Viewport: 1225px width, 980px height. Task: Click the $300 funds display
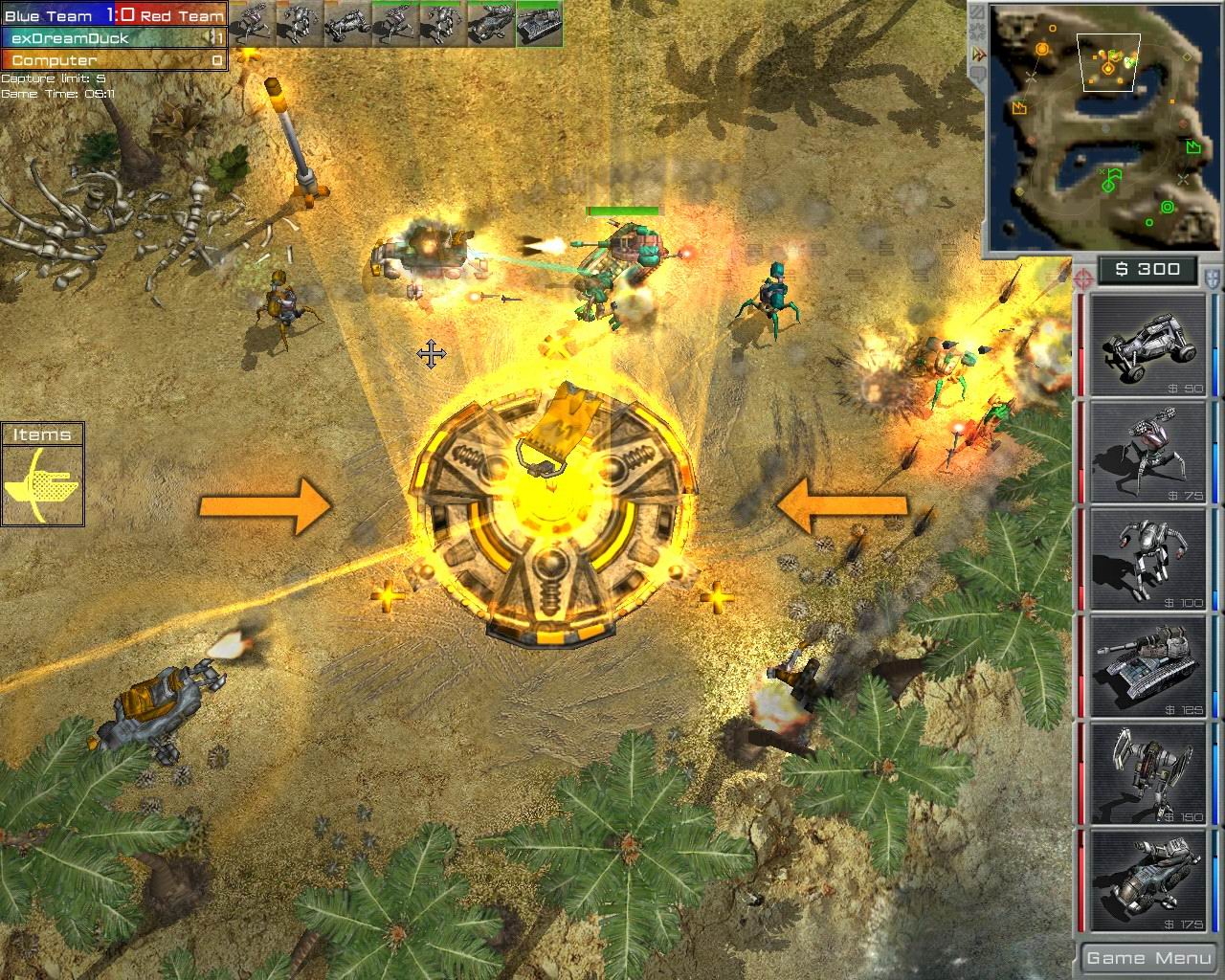pos(1147,270)
